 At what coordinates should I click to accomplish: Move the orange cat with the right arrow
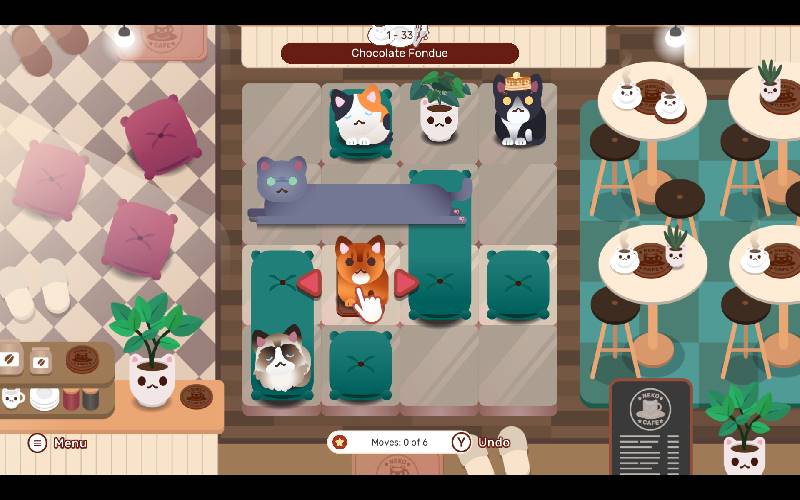click(x=405, y=284)
